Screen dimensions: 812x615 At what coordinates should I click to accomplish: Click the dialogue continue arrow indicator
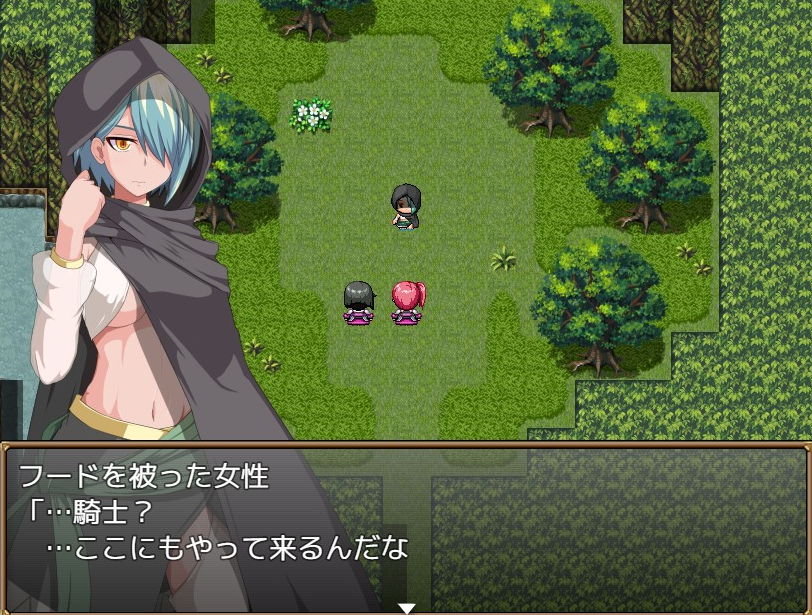[x=406, y=607]
